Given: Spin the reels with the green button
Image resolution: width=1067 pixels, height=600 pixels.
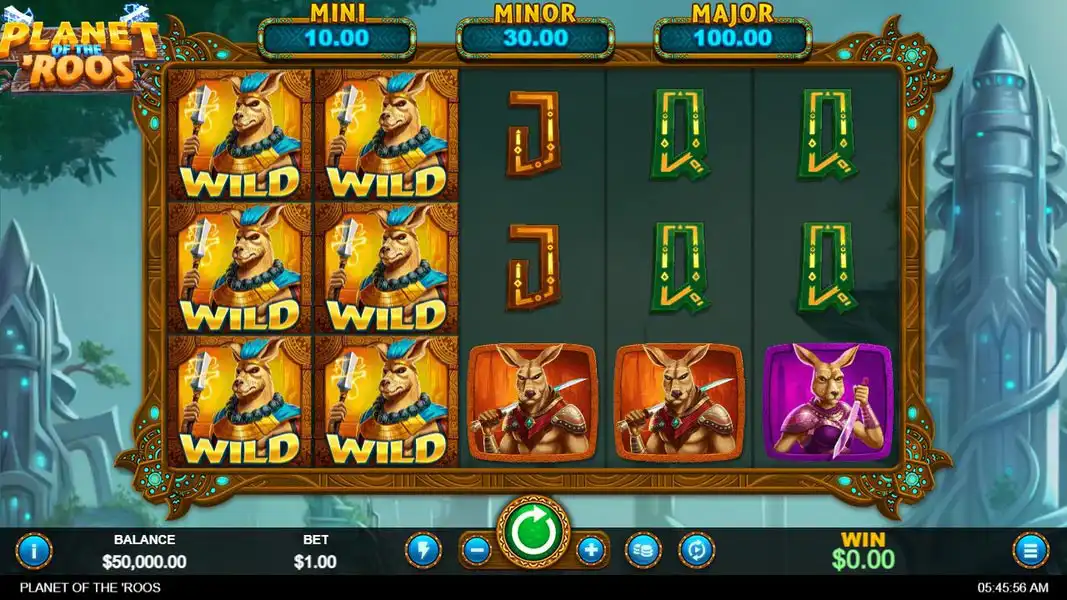Looking at the screenshot, I should pyautogui.click(x=533, y=534).
